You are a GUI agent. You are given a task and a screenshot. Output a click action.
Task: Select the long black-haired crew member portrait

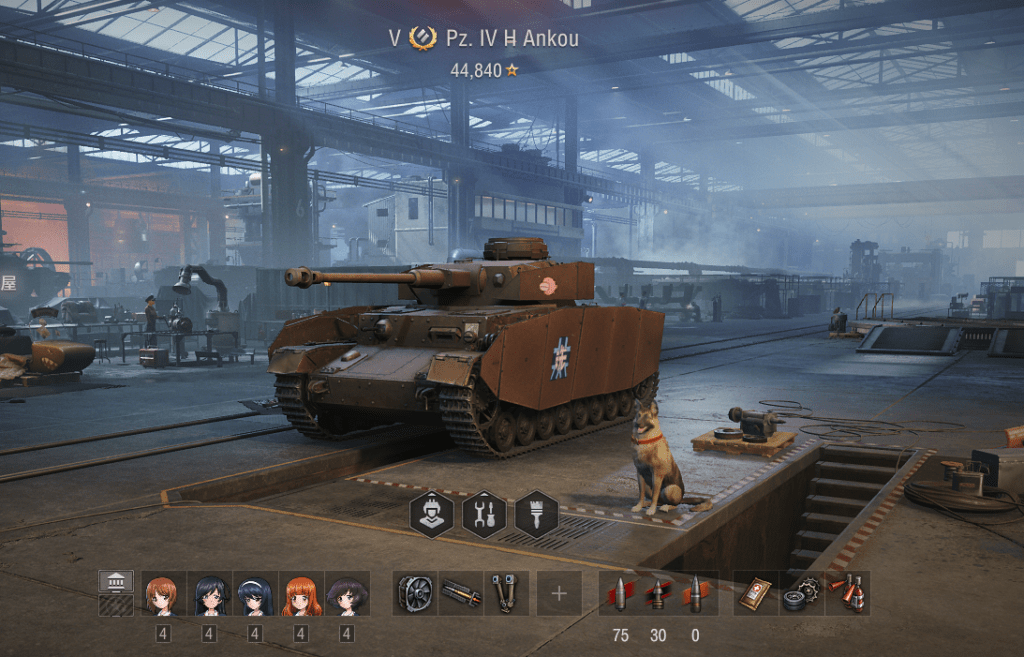[x=209, y=593]
